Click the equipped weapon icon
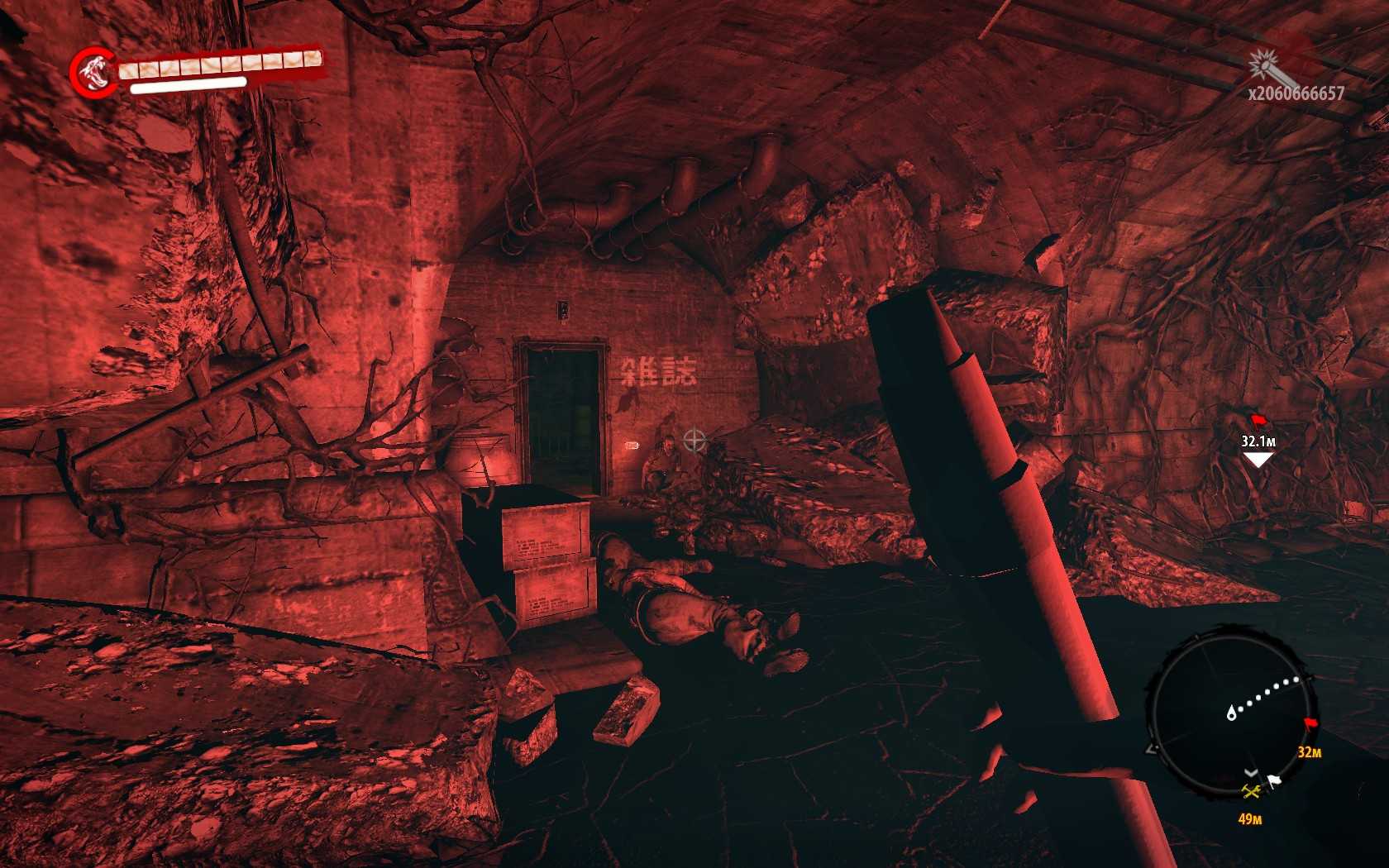Image resolution: width=1389 pixels, height=868 pixels. click(1264, 62)
